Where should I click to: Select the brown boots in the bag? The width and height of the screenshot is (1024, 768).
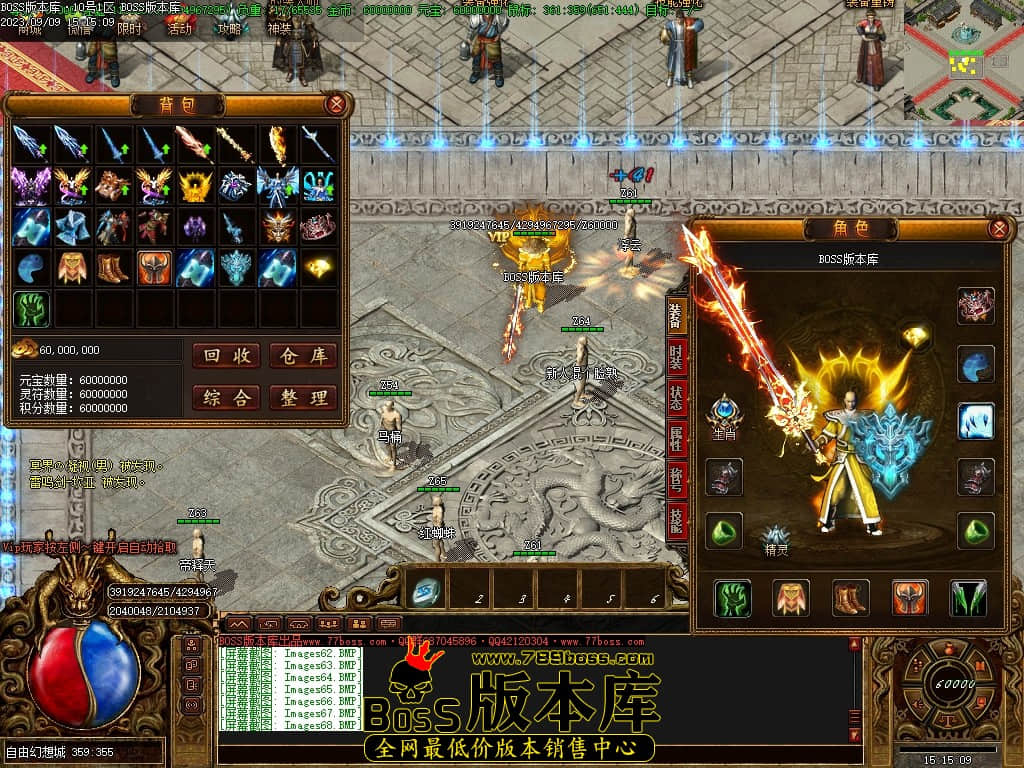tap(113, 268)
